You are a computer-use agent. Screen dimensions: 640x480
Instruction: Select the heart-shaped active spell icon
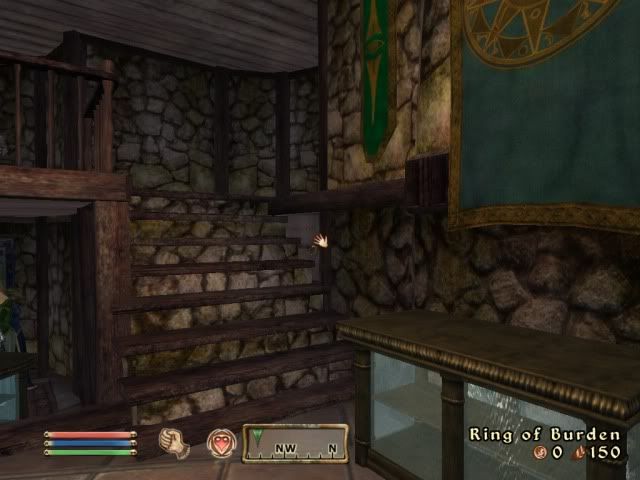220,443
